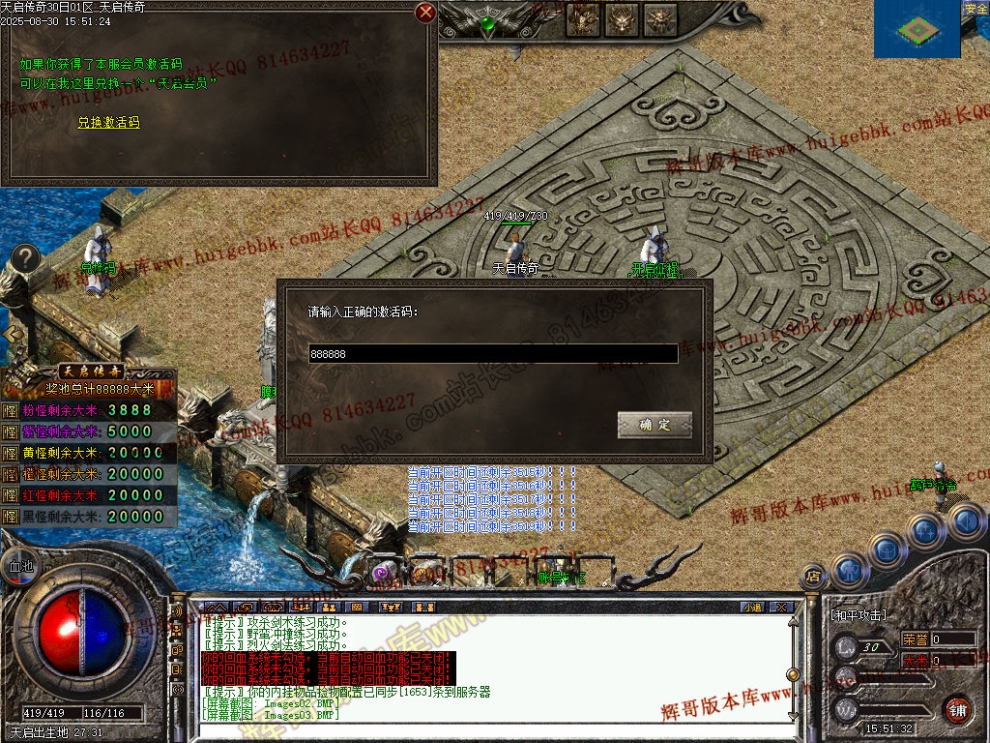Toggle the 和平攻击 attack mode
The image size is (990, 743).
(859, 615)
